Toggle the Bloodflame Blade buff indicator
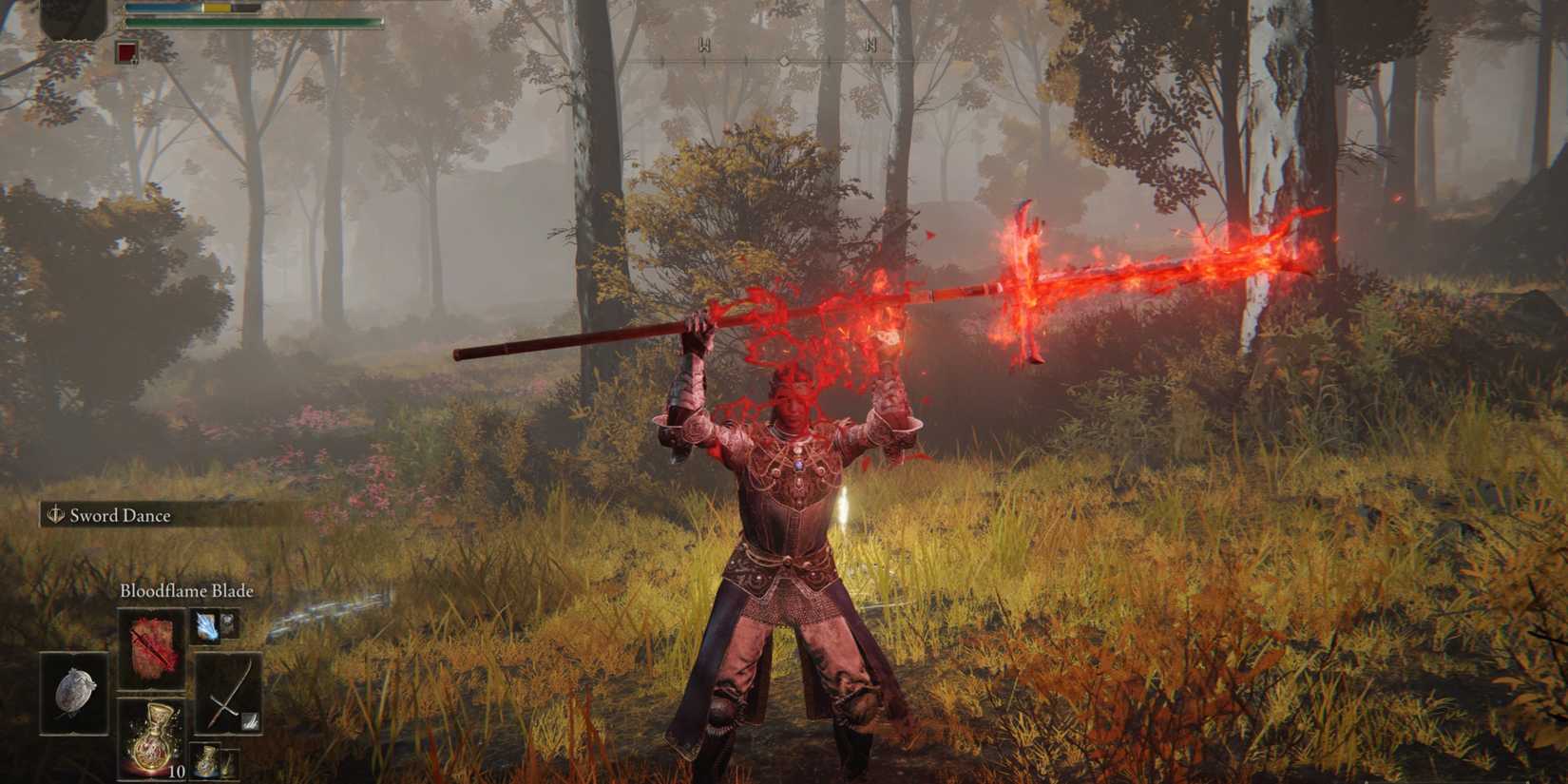 [x=155, y=649]
